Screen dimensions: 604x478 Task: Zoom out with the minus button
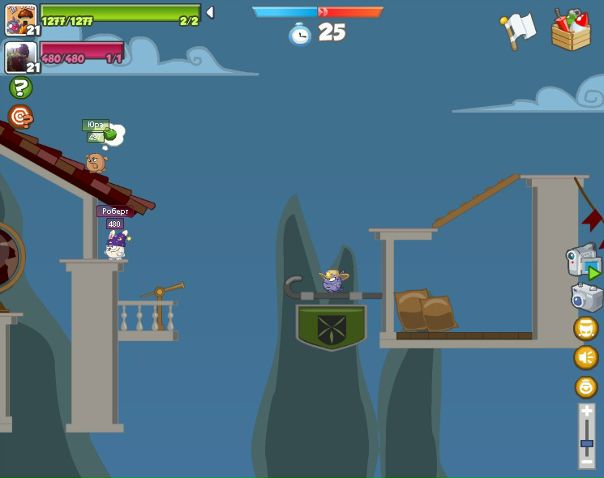click(587, 461)
